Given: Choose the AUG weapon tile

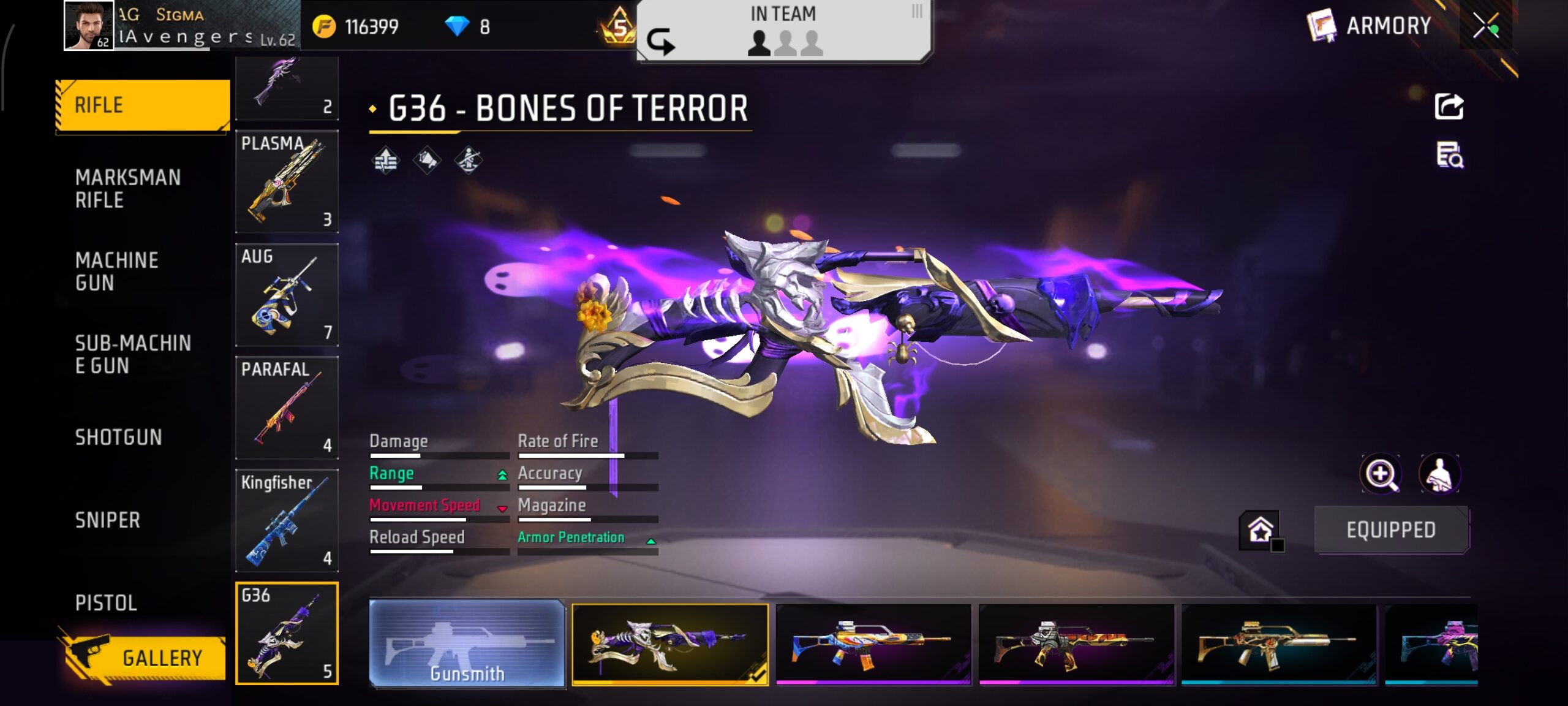Looking at the screenshot, I should coord(287,294).
